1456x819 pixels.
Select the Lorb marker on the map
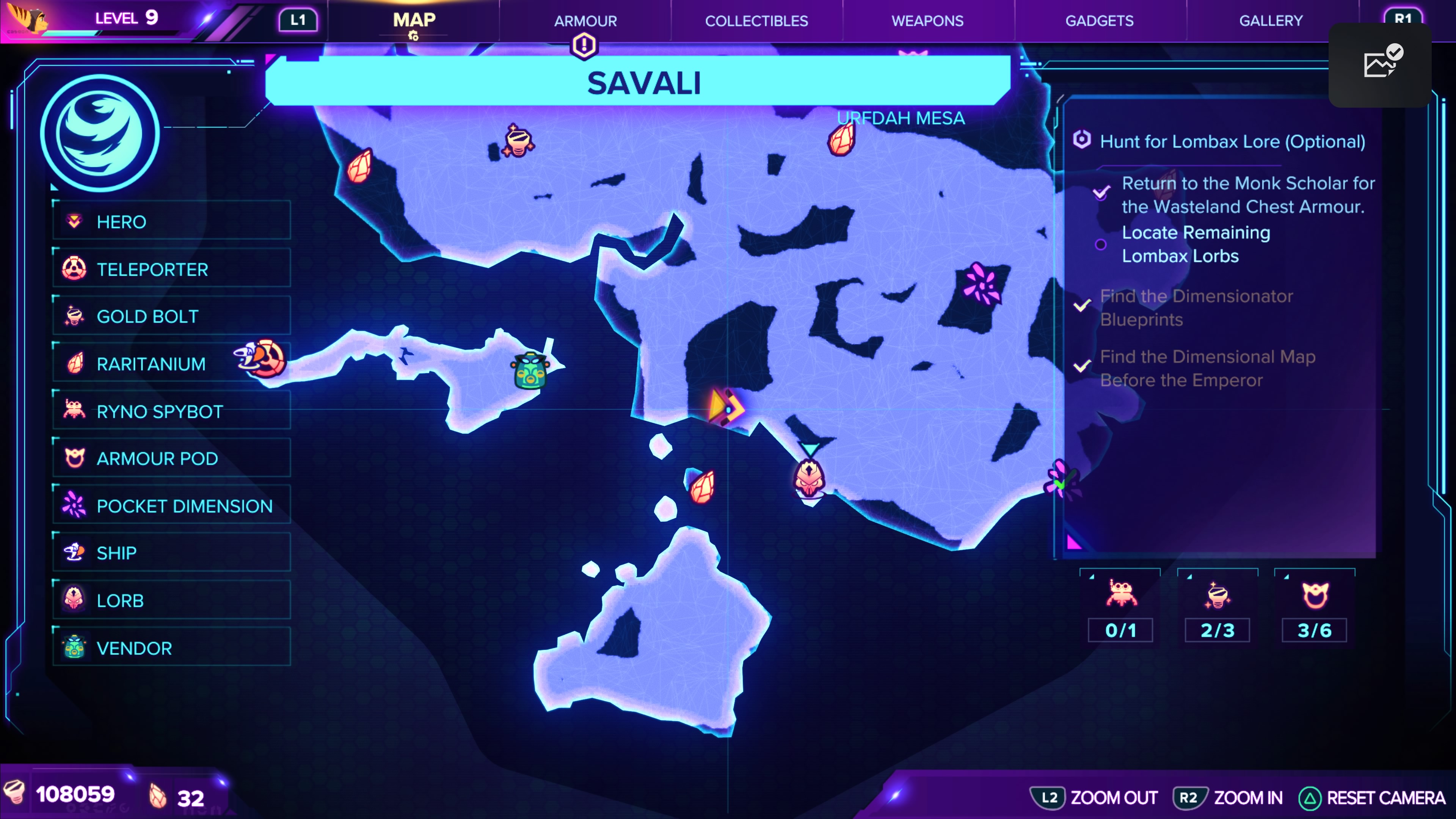click(x=810, y=479)
